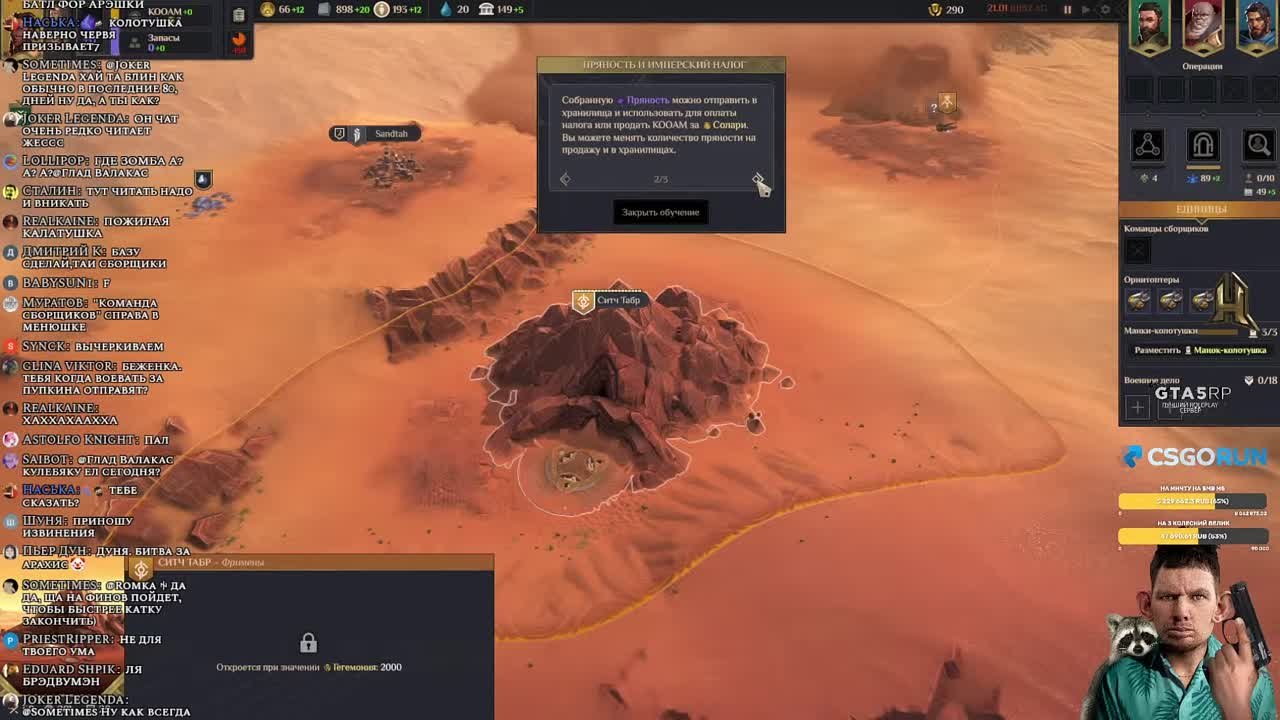Image resolution: width=1280 pixels, height=720 pixels.
Task: Open the network-nodes panel icon
Action: 1147,145
